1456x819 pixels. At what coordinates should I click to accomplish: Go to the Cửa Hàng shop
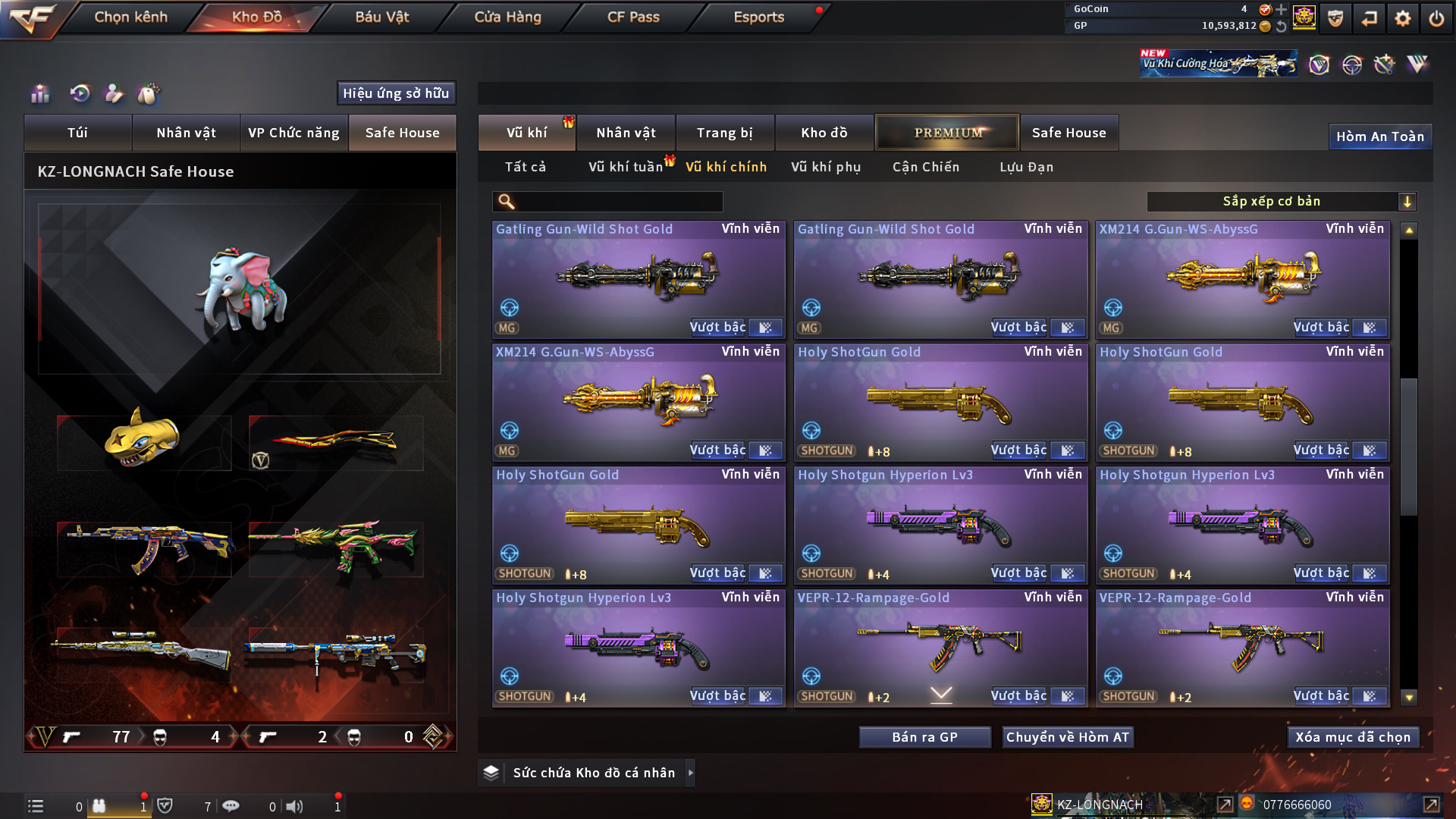coord(507,17)
